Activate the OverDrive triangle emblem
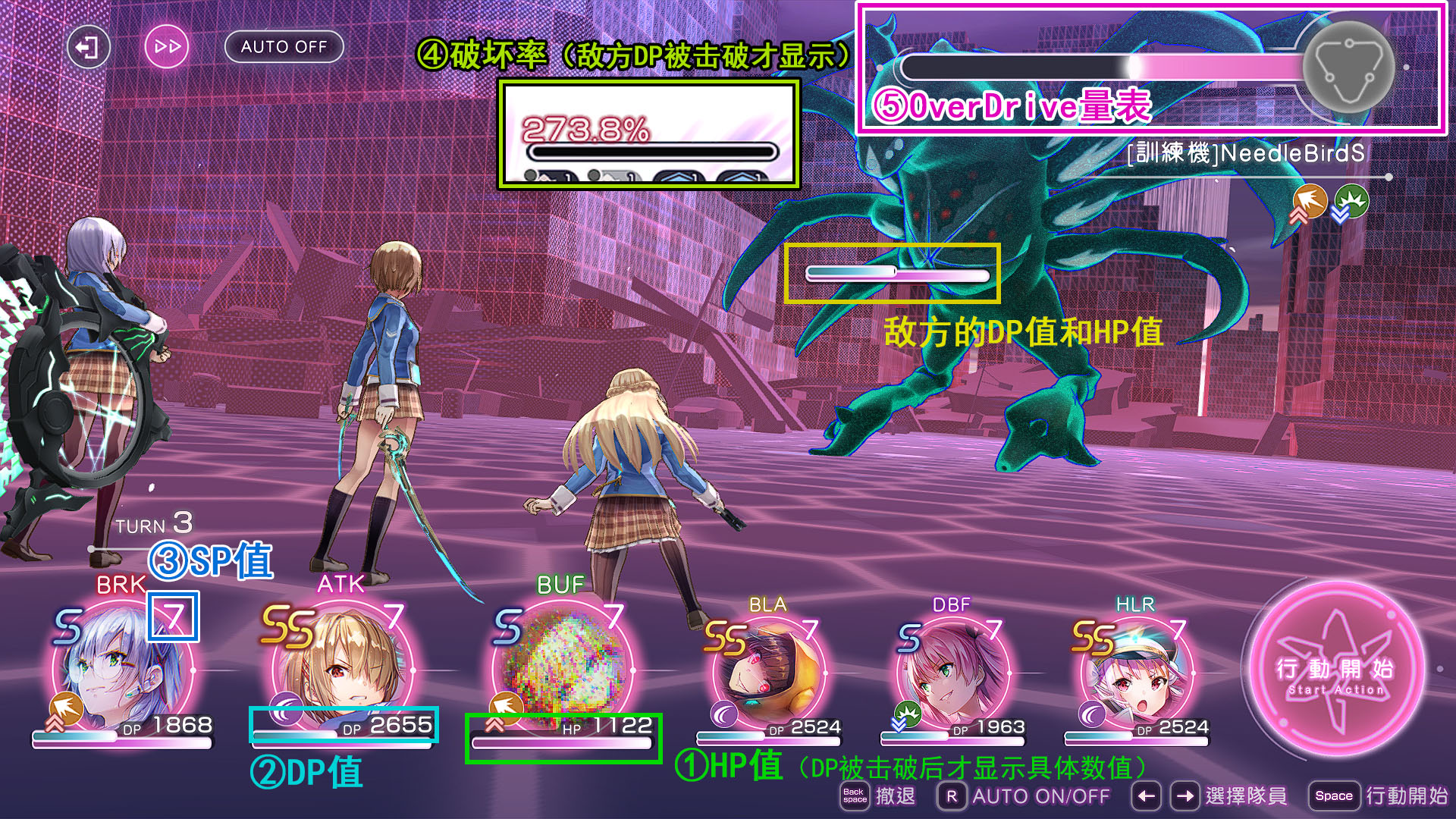 1348,65
